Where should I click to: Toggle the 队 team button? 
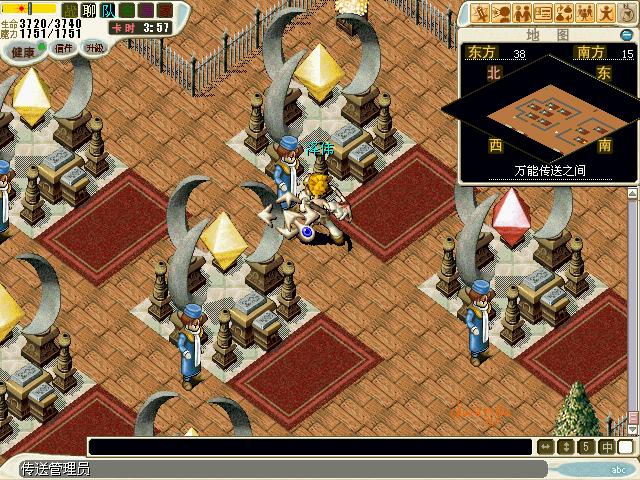[107, 9]
